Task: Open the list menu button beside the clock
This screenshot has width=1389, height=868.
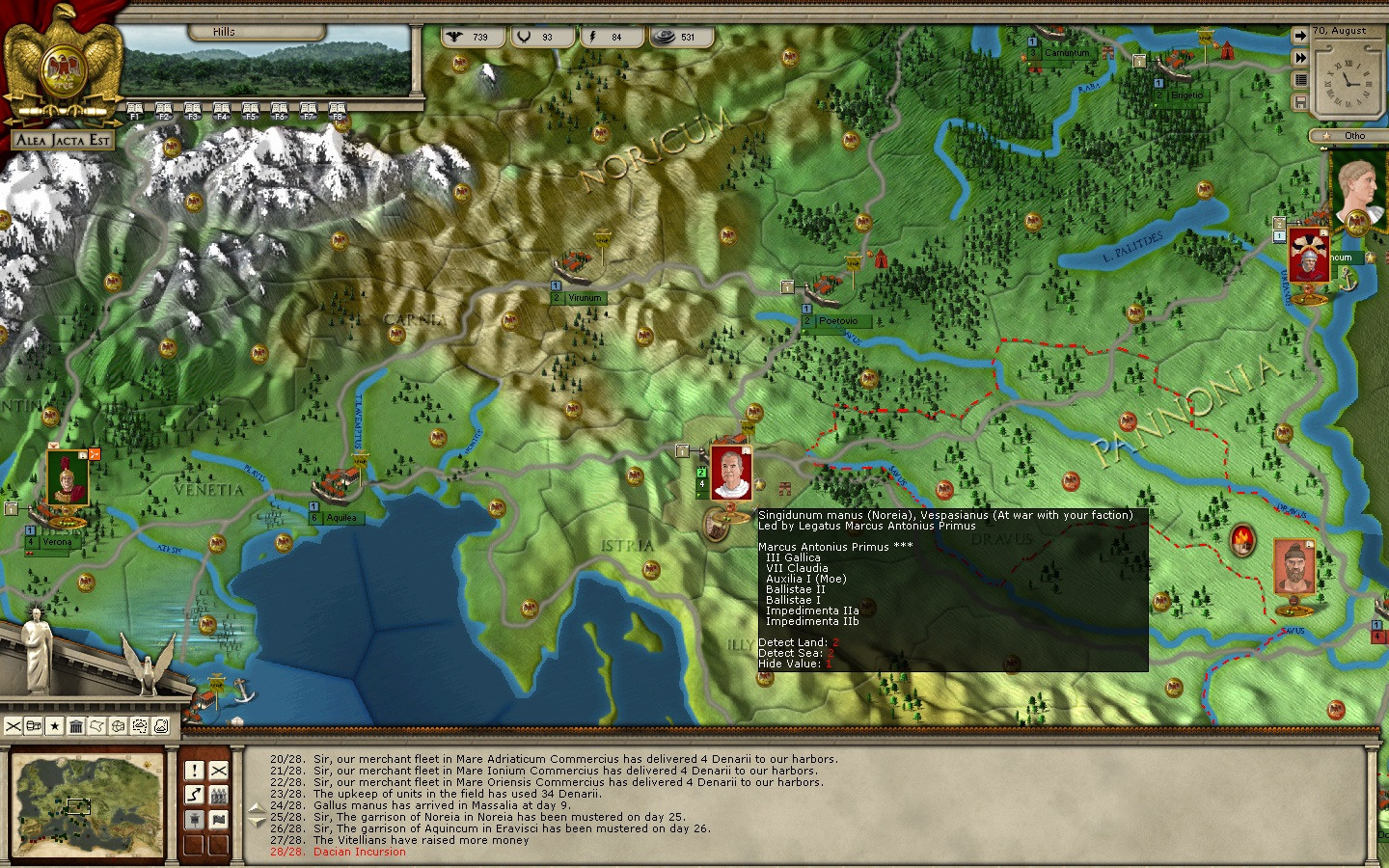Action: tap(1300, 80)
